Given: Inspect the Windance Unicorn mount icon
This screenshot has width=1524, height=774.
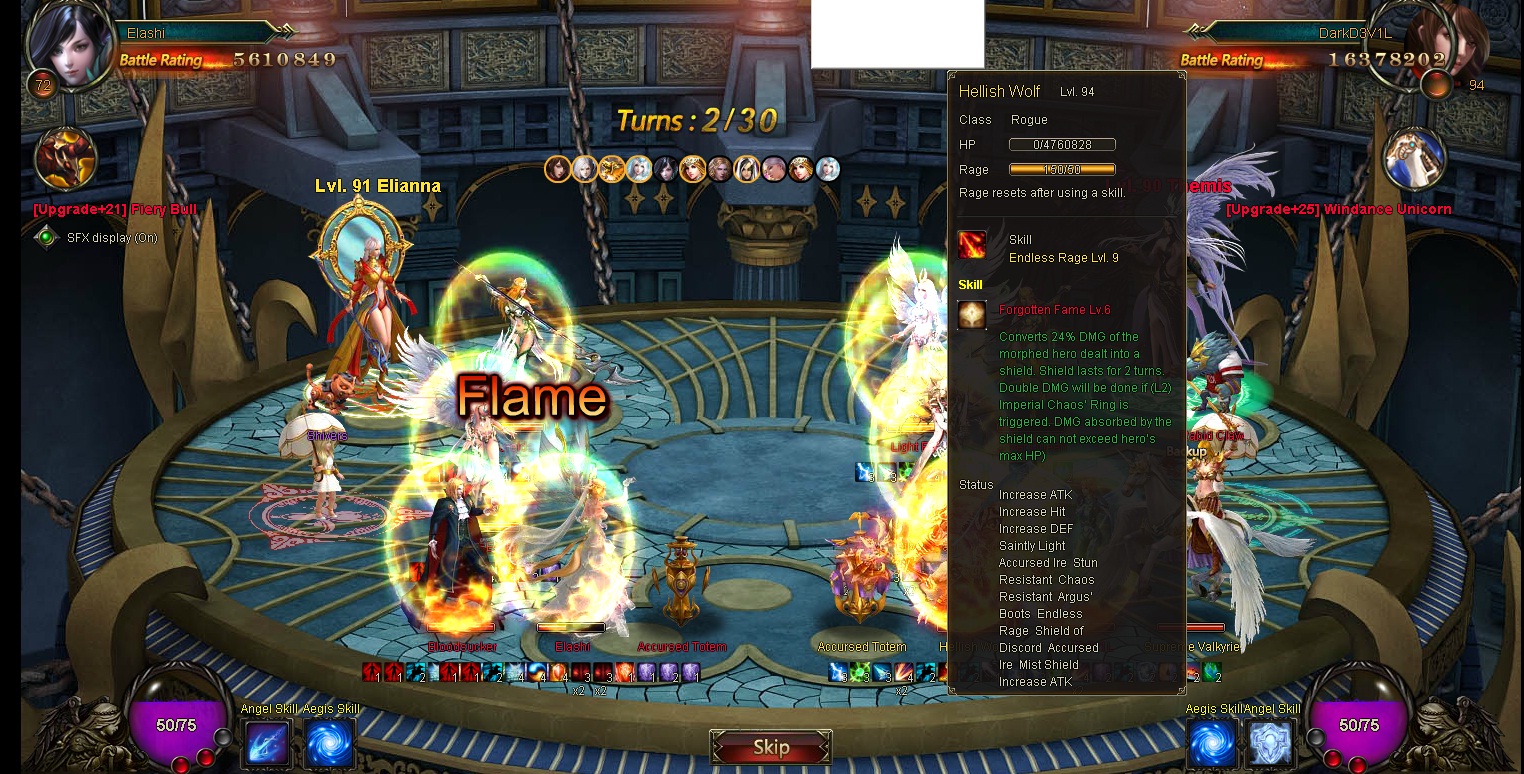Looking at the screenshot, I should [1414, 160].
